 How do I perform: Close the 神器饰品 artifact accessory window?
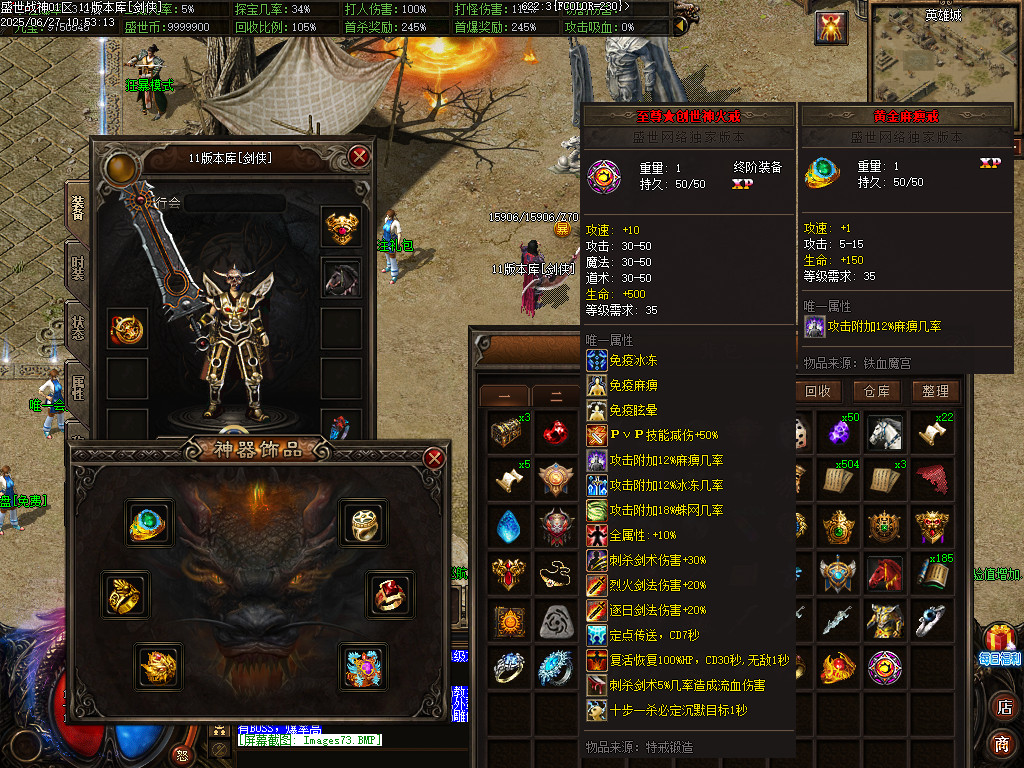click(434, 458)
